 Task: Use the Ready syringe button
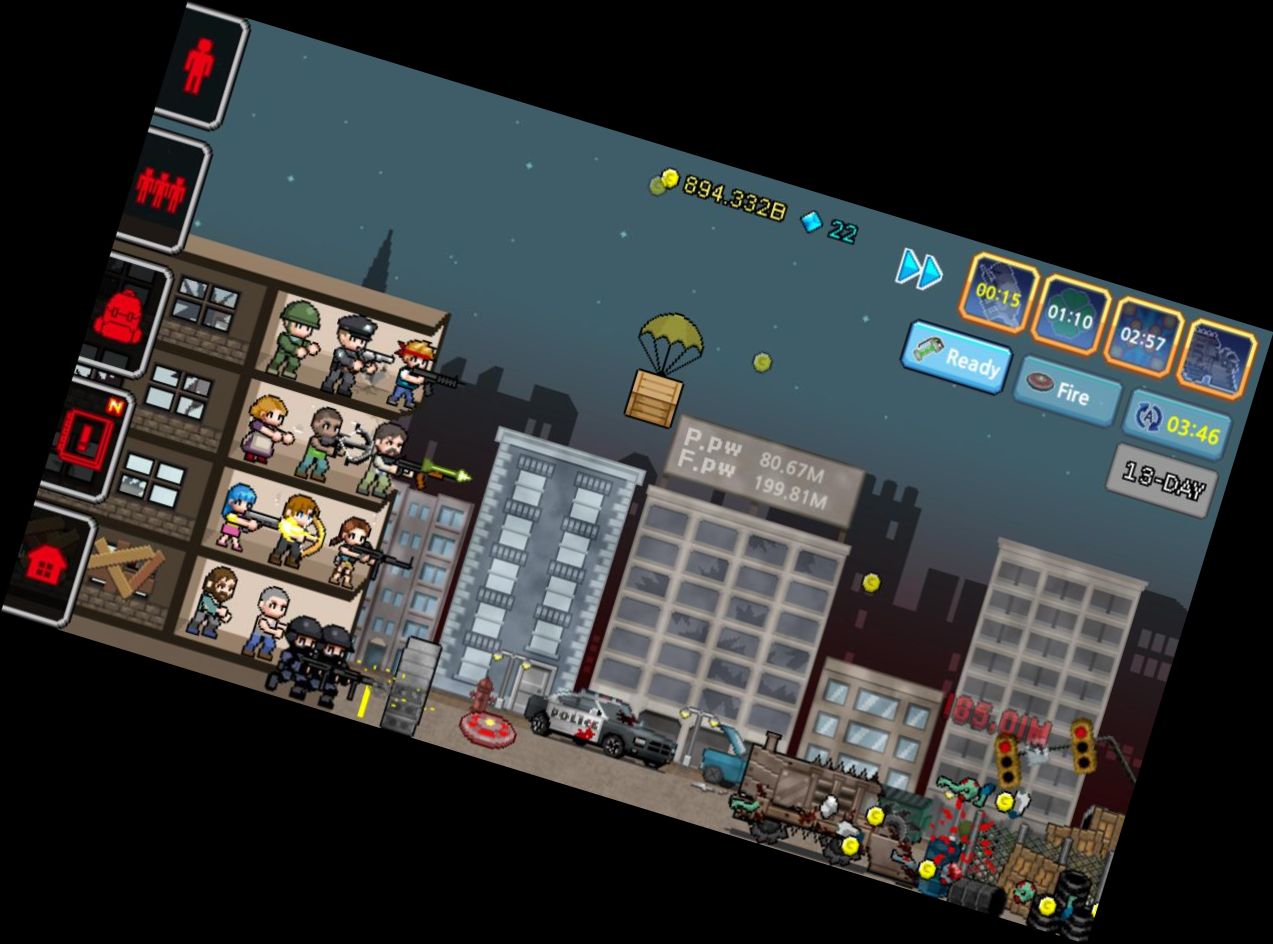tap(956, 358)
